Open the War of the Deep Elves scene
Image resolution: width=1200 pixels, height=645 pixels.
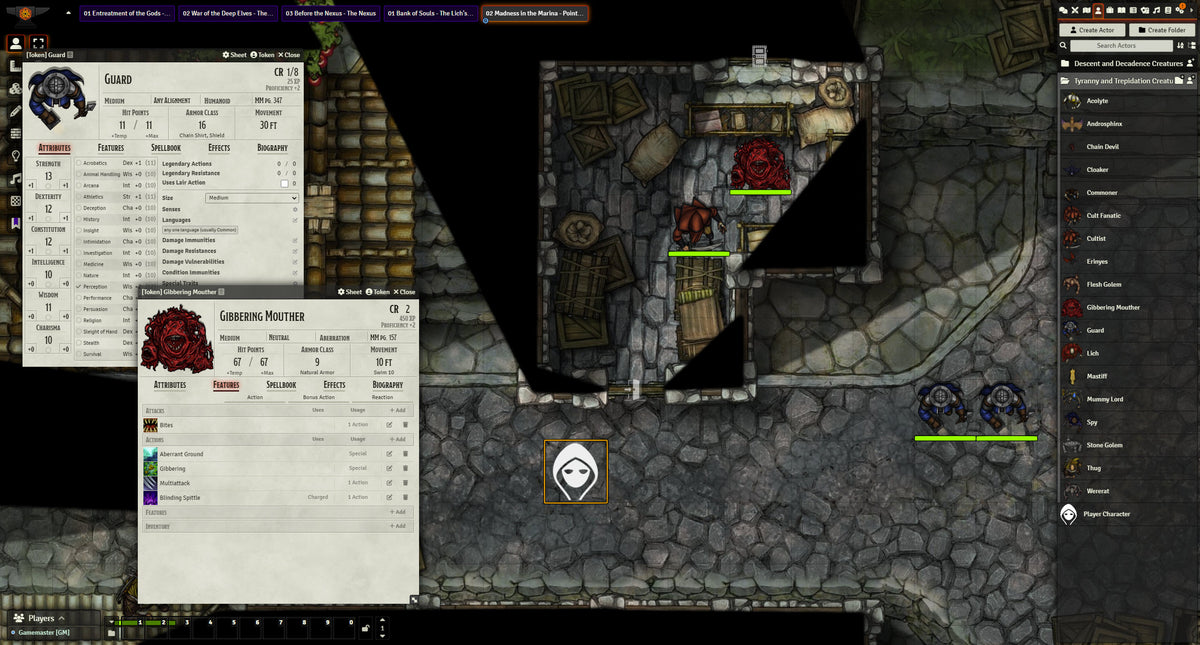[x=229, y=14]
